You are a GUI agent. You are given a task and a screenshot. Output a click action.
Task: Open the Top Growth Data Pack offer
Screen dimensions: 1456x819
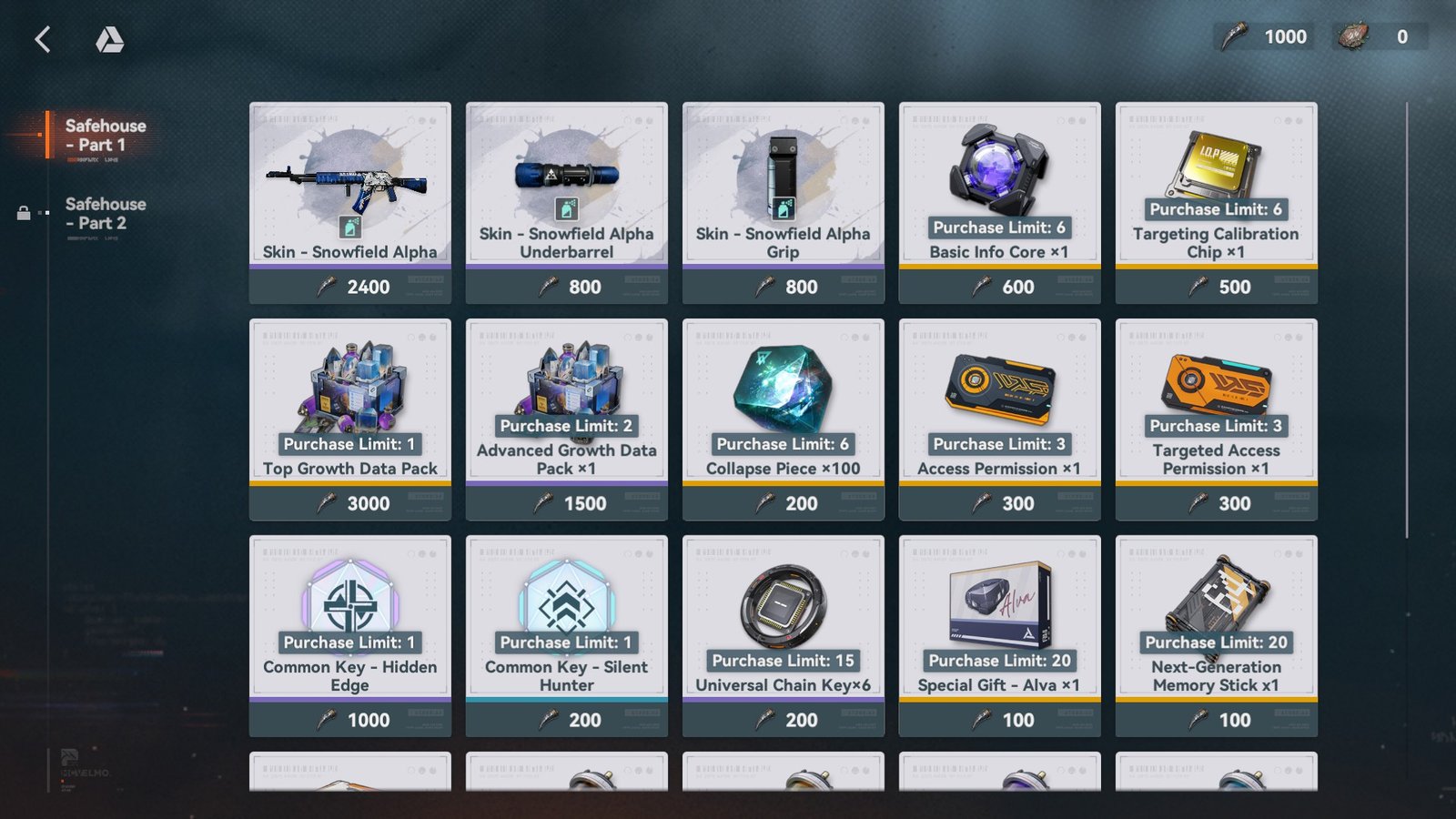pyautogui.click(x=350, y=419)
